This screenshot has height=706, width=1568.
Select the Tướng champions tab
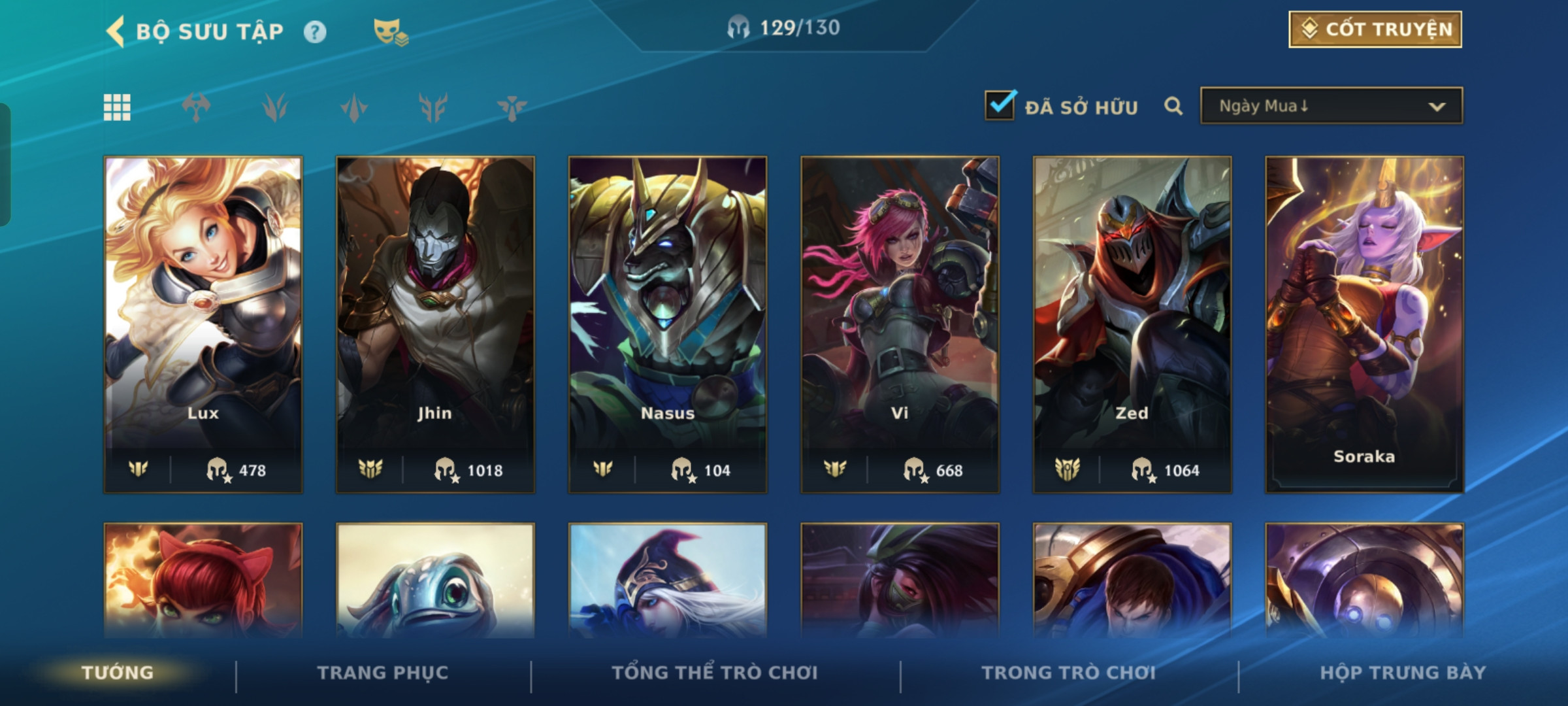(x=118, y=673)
